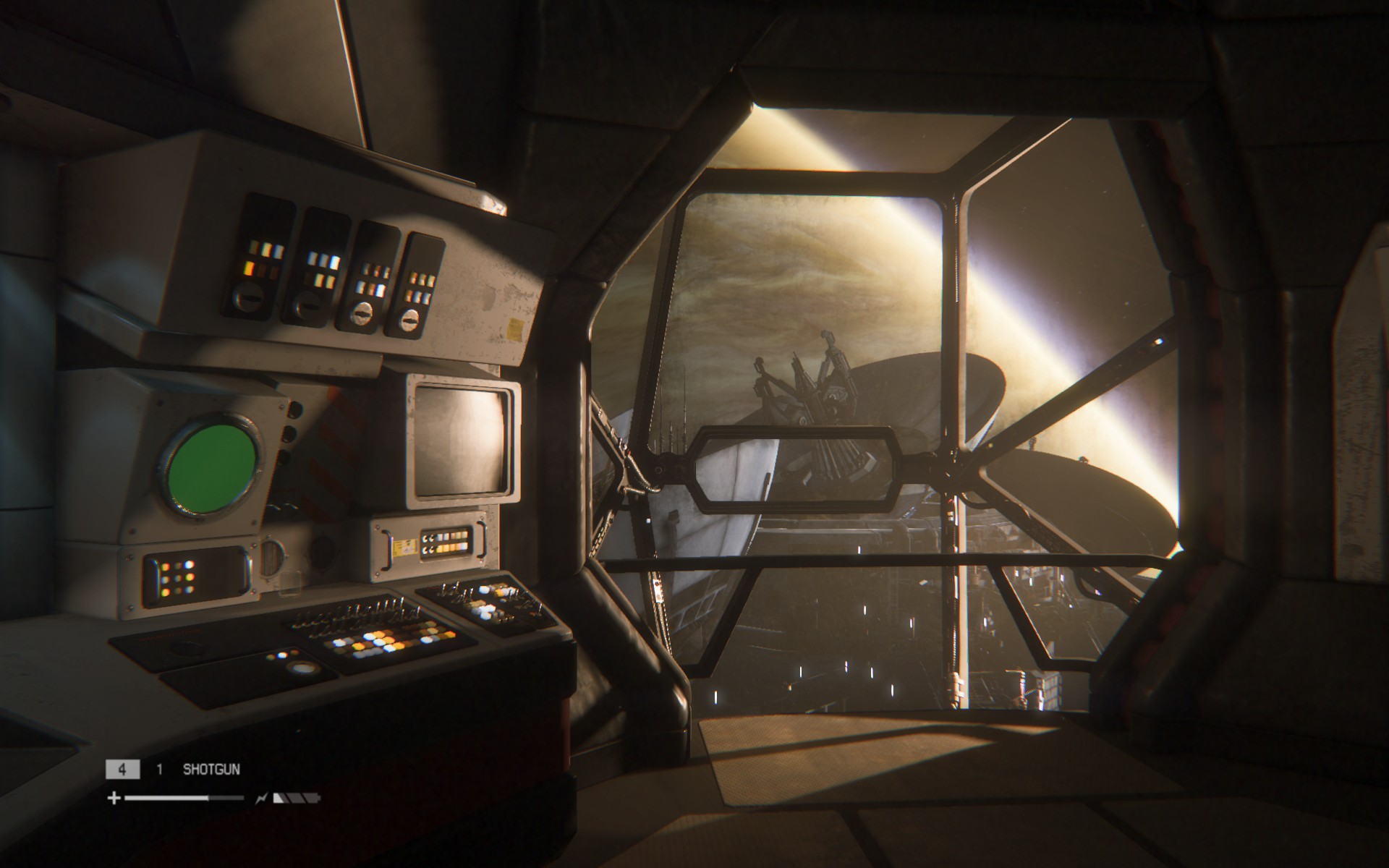The width and height of the screenshot is (1389, 868).
Task: Click the reserve ammo count showing 1
Action: 158,770
